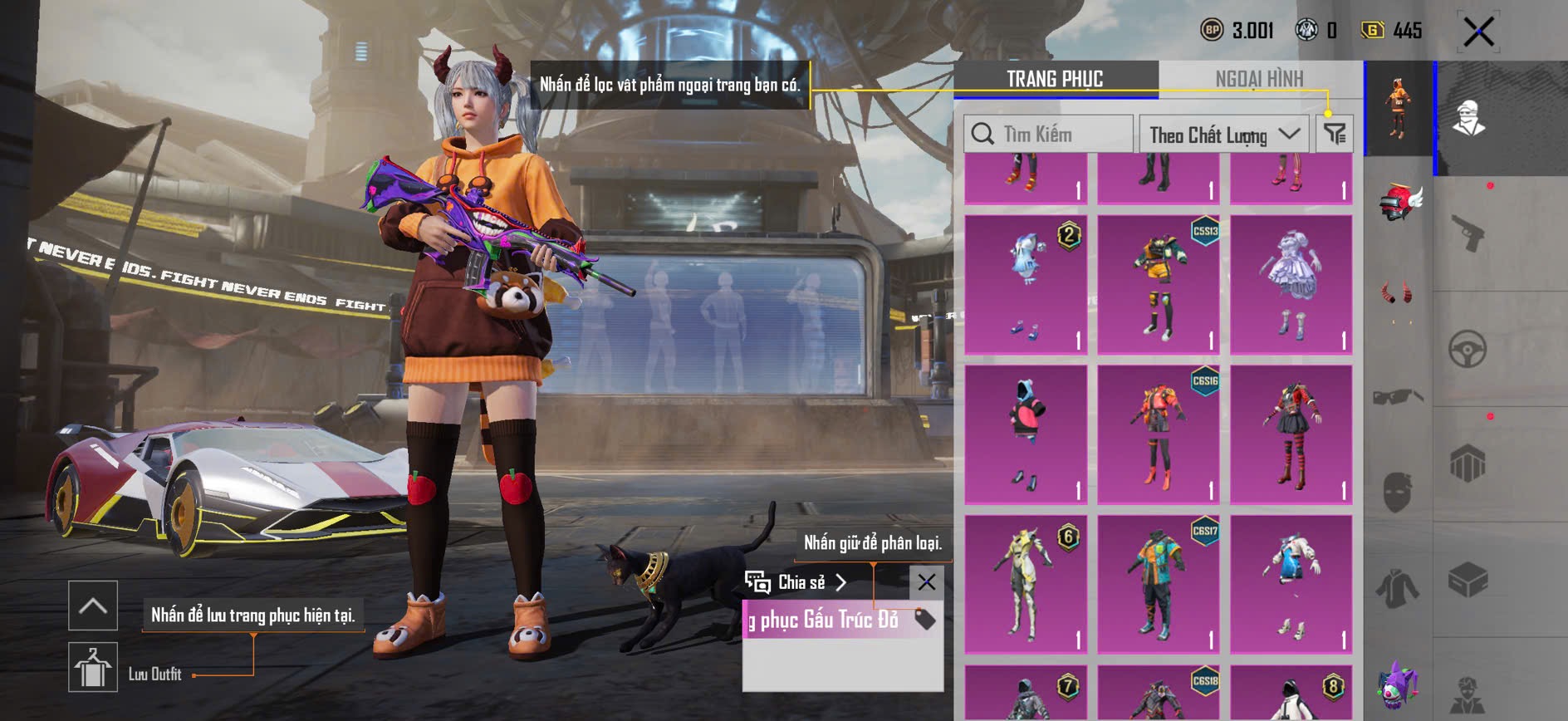Select the C6S17 teal and orange outfit
1568x721 pixels.
1159,584
